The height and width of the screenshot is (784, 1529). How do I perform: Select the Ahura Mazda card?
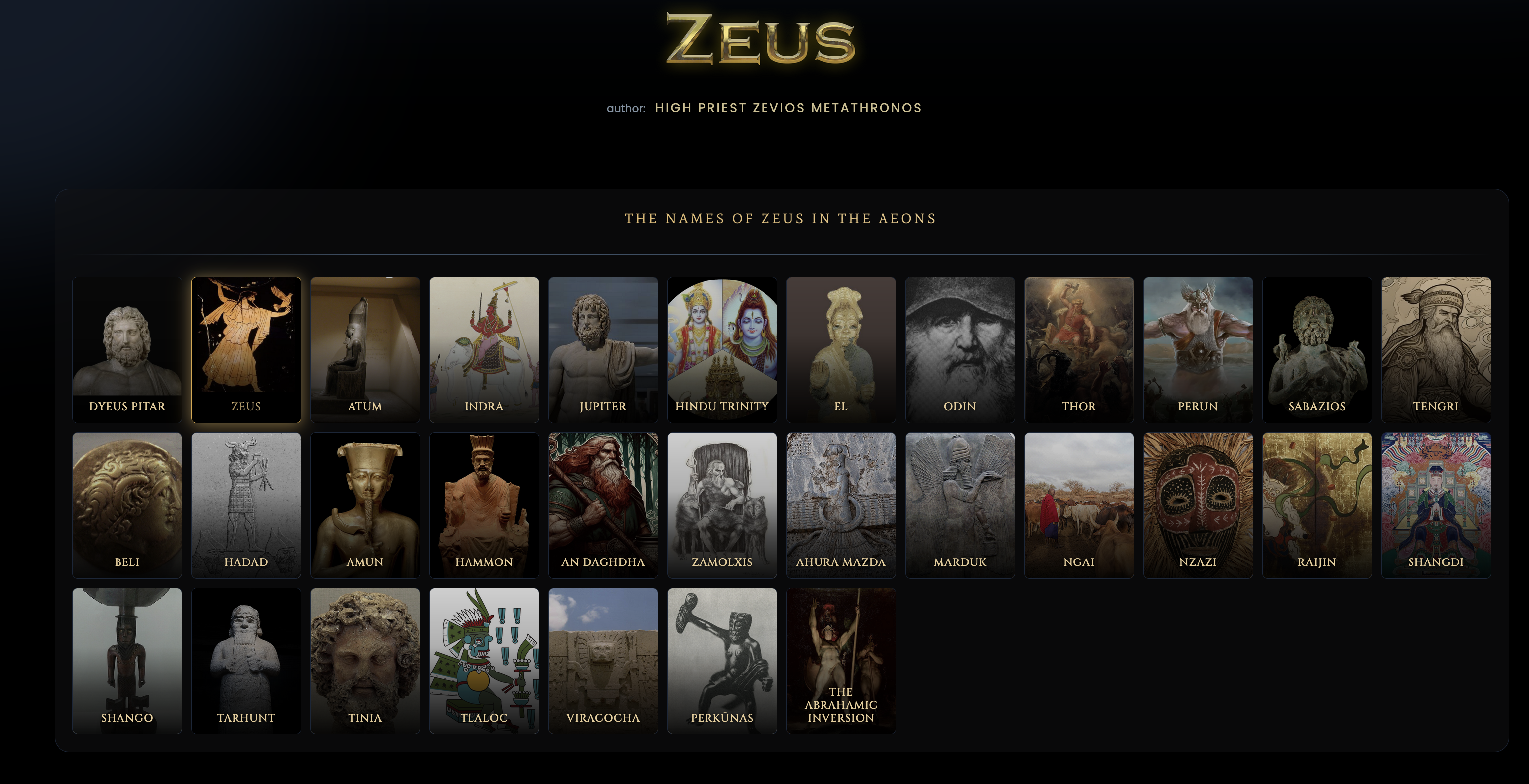coord(840,505)
